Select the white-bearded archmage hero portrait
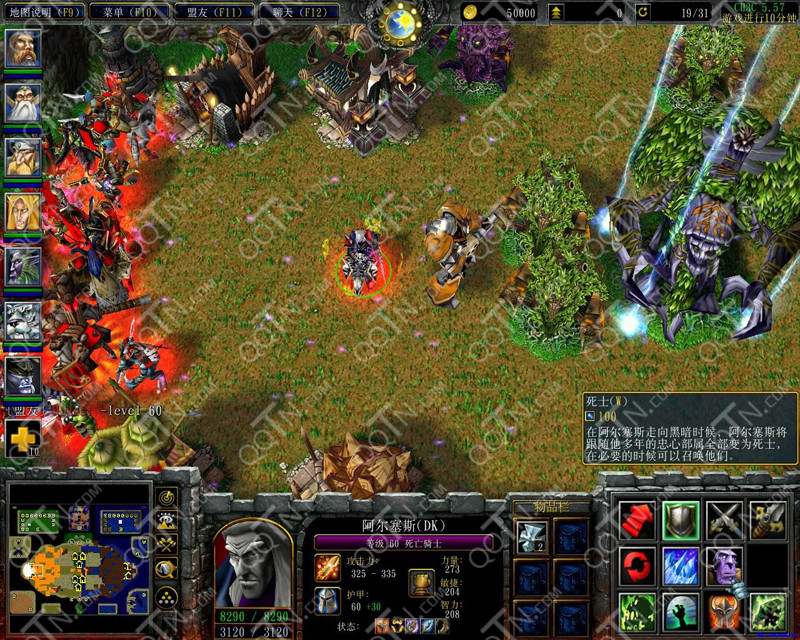This screenshot has height=640, width=800. (x=23, y=103)
